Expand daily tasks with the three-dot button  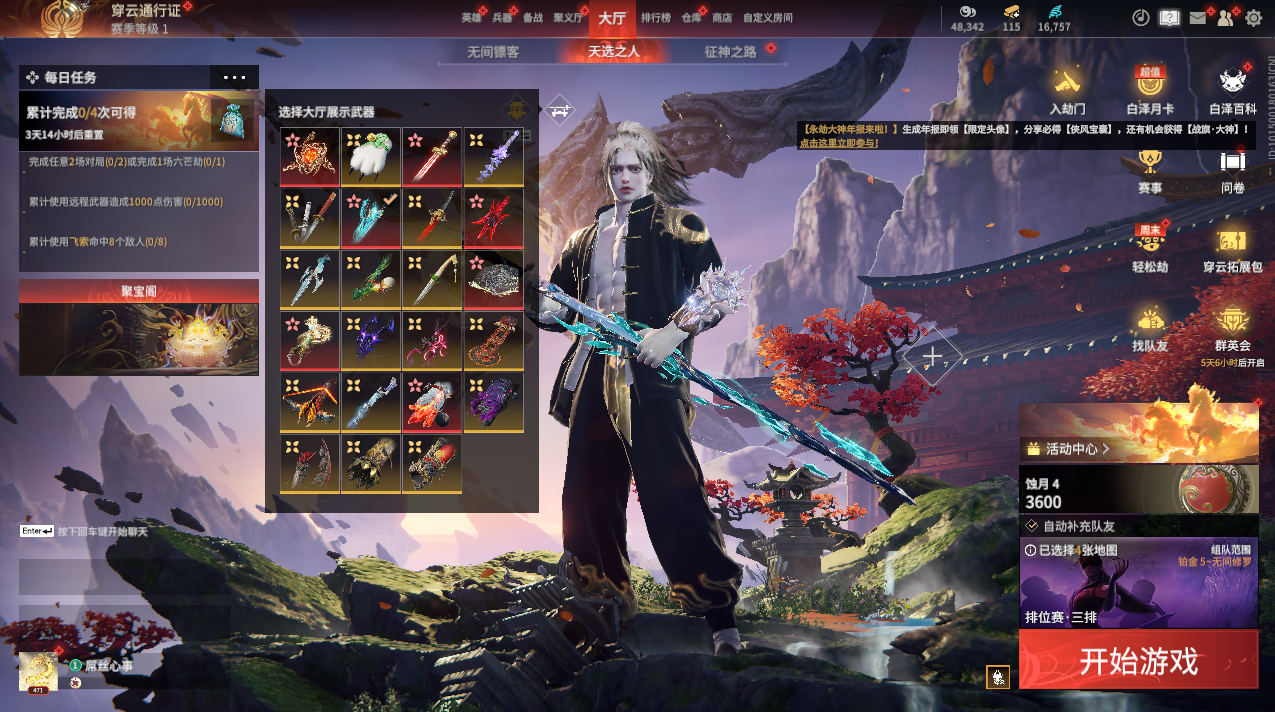[234, 77]
